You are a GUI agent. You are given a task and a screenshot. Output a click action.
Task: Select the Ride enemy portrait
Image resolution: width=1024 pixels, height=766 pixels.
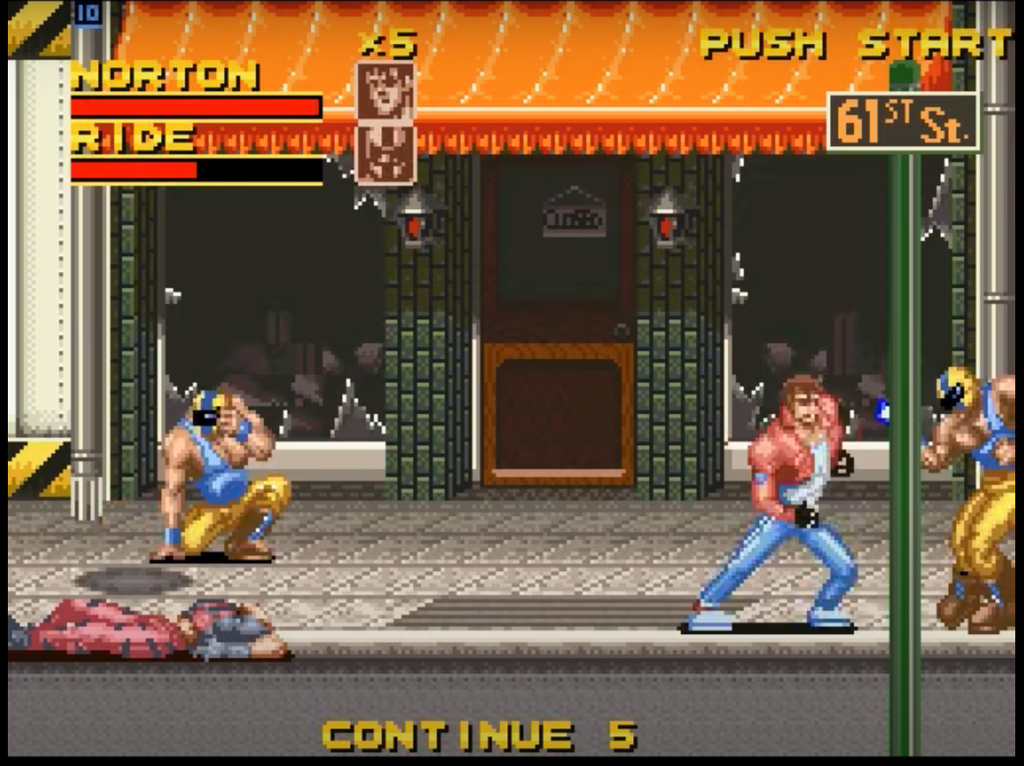click(385, 153)
